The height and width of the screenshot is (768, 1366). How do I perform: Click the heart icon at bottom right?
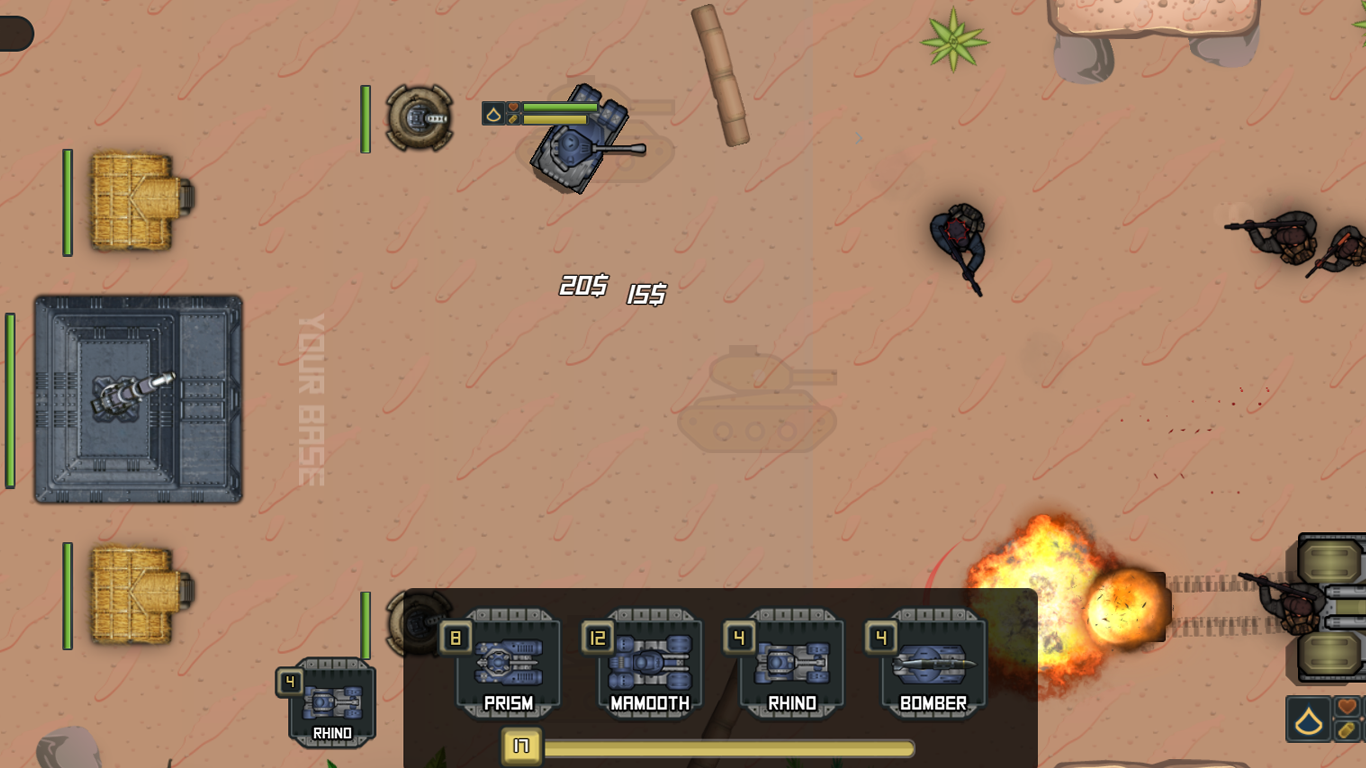(1347, 707)
